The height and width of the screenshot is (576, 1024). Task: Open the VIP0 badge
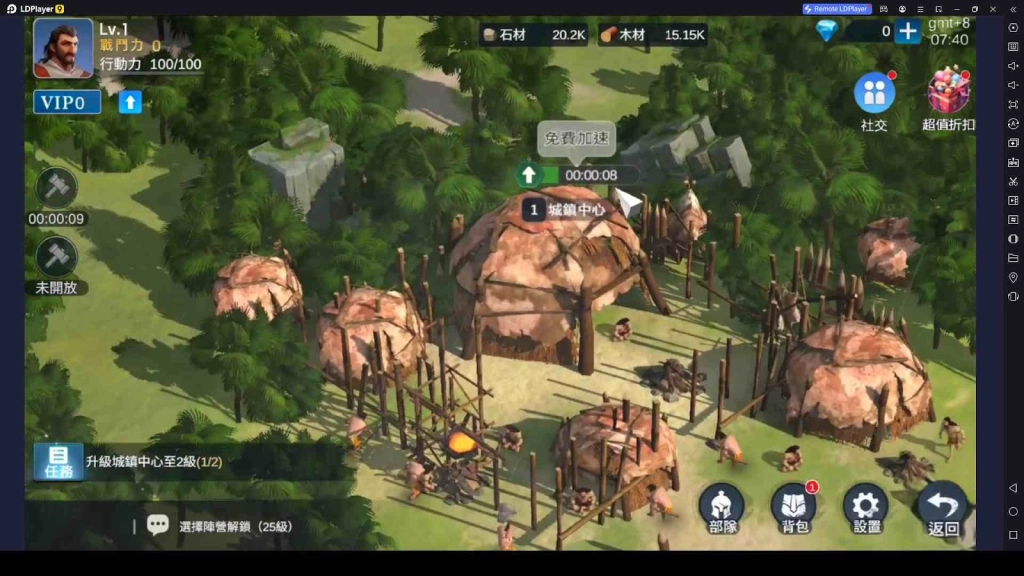click(67, 102)
